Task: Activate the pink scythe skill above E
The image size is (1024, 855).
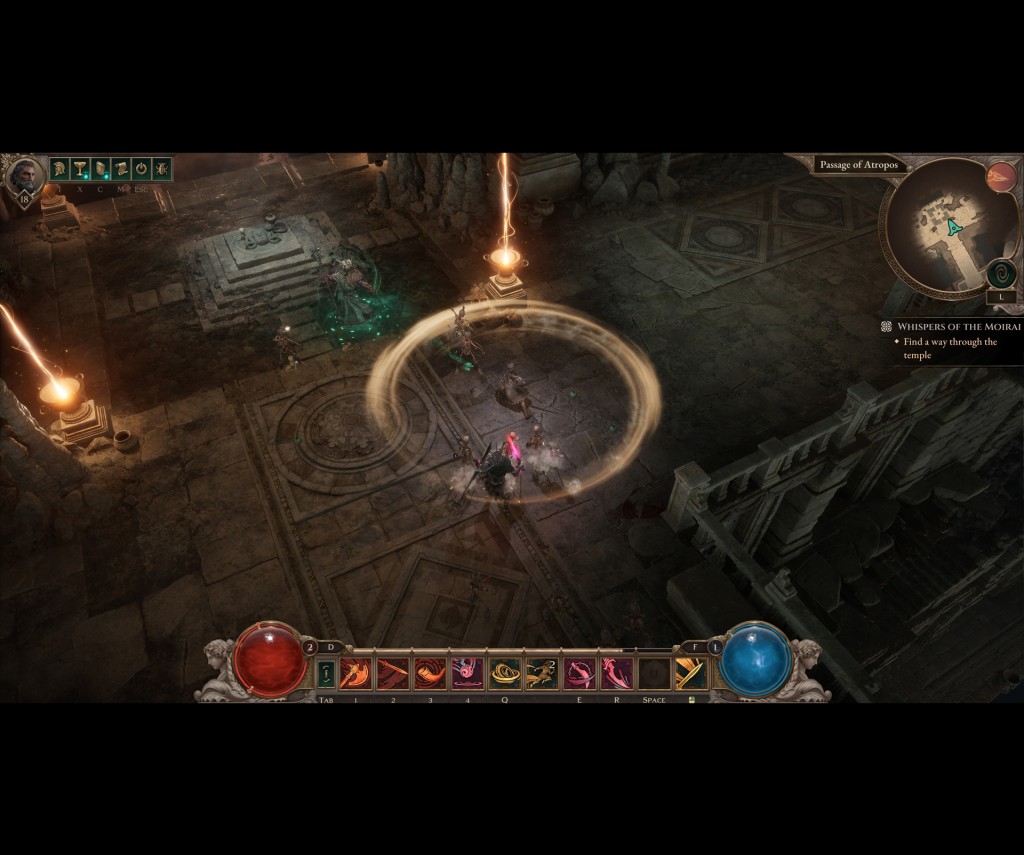Action: click(579, 674)
